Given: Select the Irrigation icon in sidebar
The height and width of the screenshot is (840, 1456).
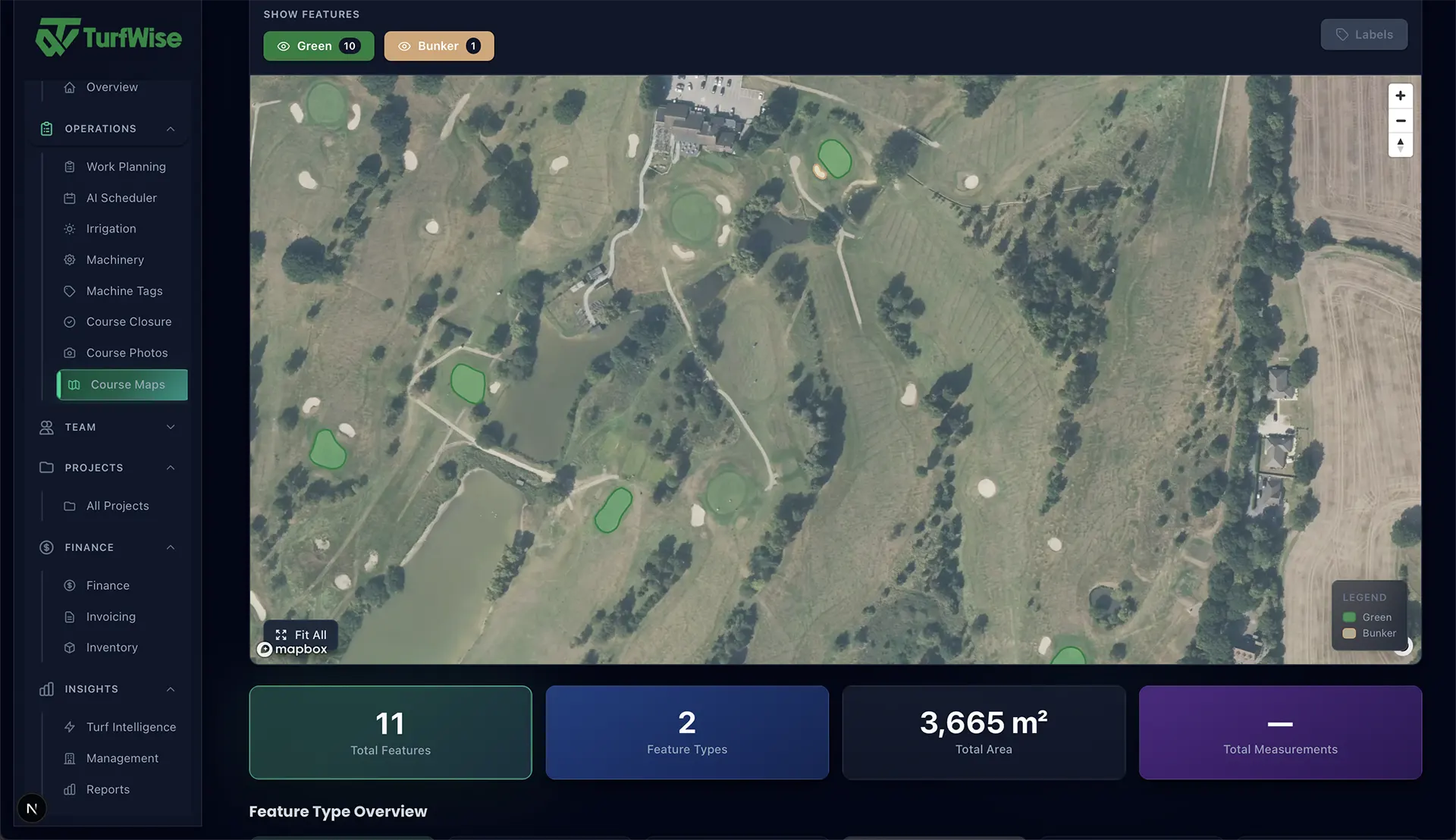Looking at the screenshot, I should point(69,228).
